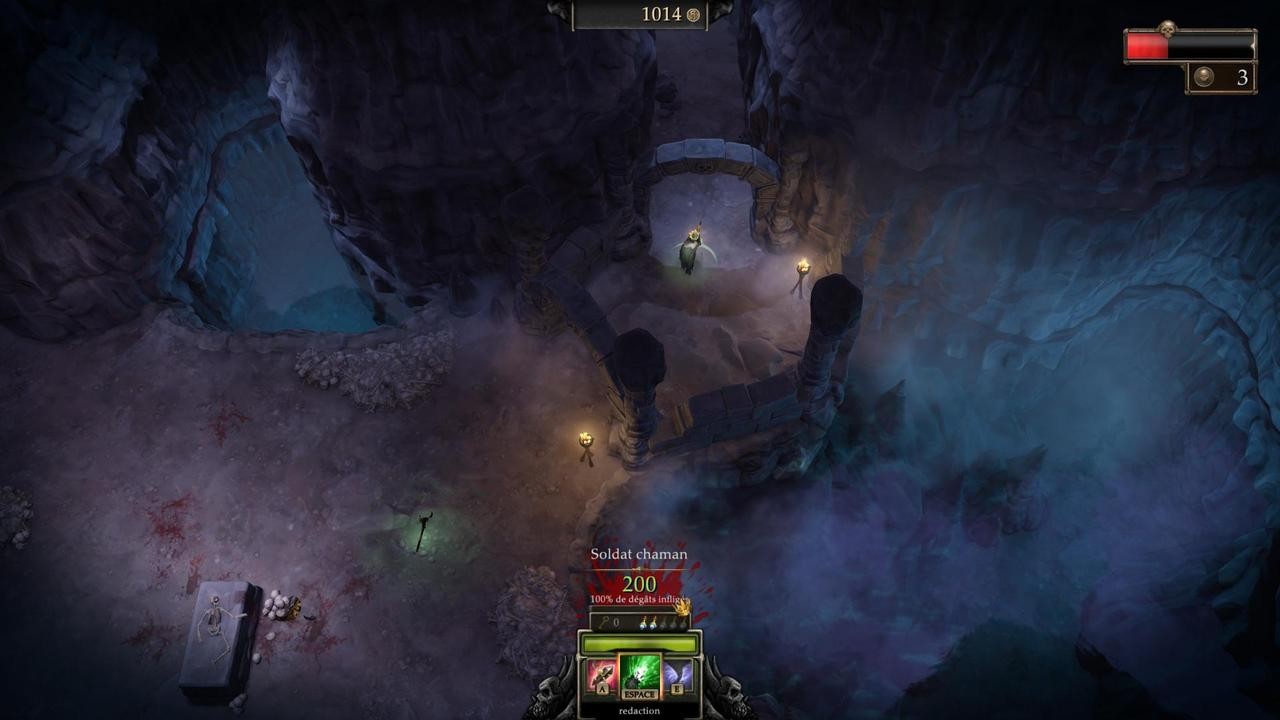Viewport: 1280px width, 720px height.
Task: Click the character standing under the stone arch
Action: point(692,248)
